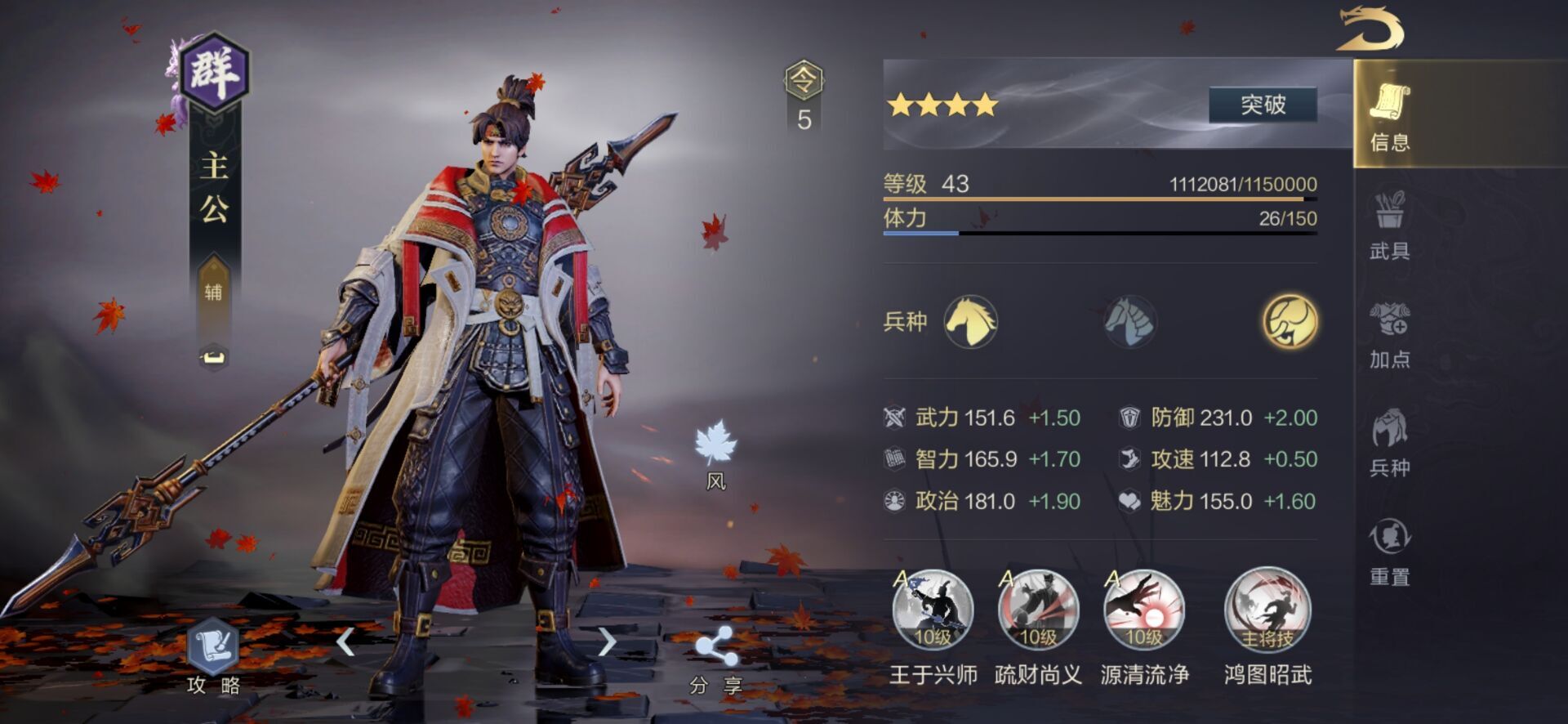This screenshot has height=724, width=1568.
Task: Share the hero with 分享 button
Action: [x=715, y=659]
